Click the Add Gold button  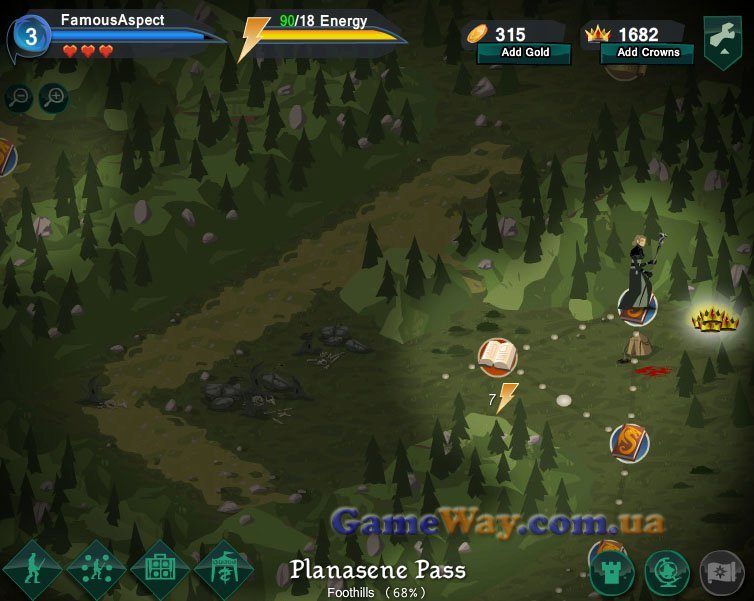pyautogui.click(x=524, y=53)
